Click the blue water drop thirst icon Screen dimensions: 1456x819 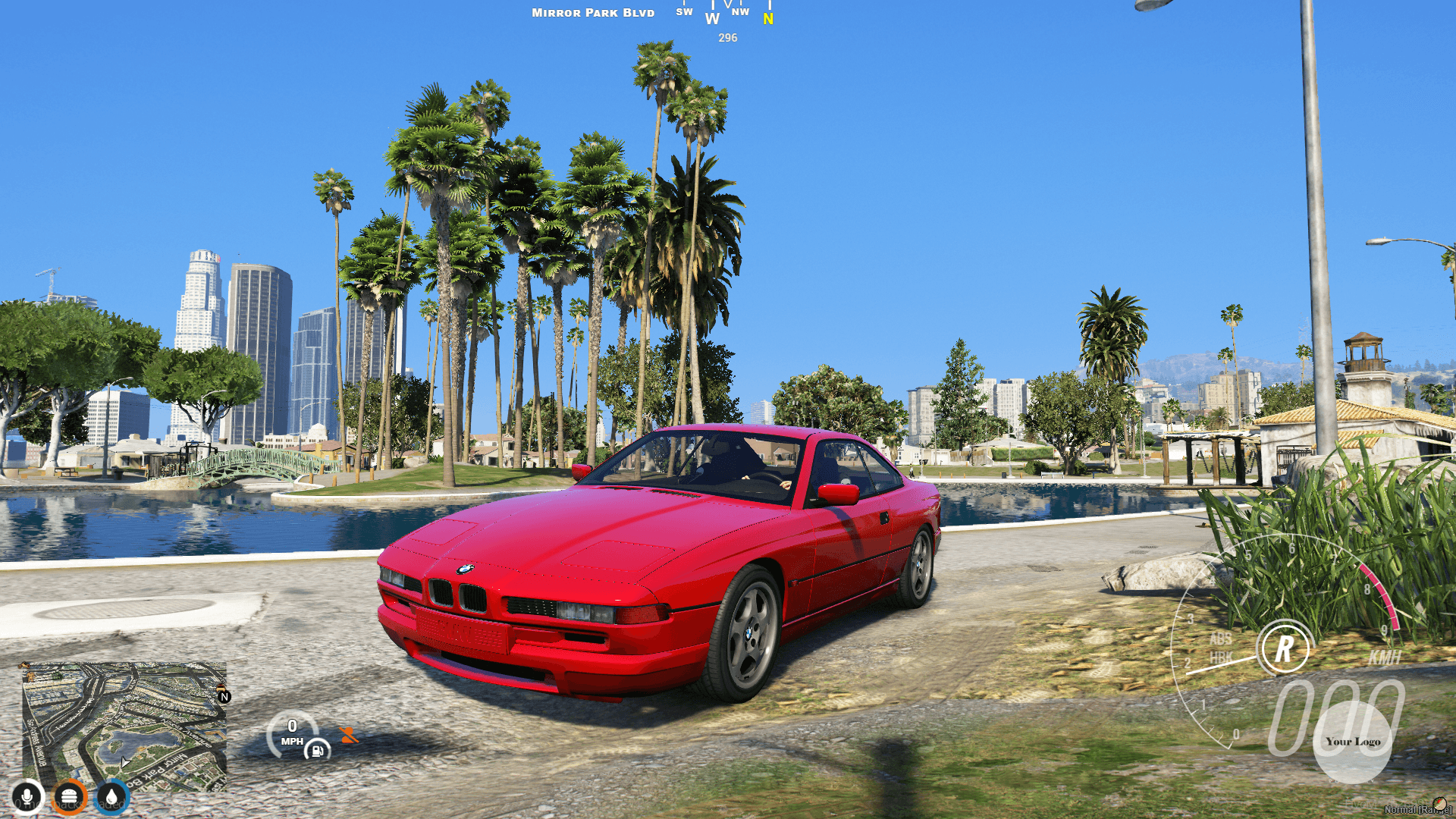tap(111, 795)
